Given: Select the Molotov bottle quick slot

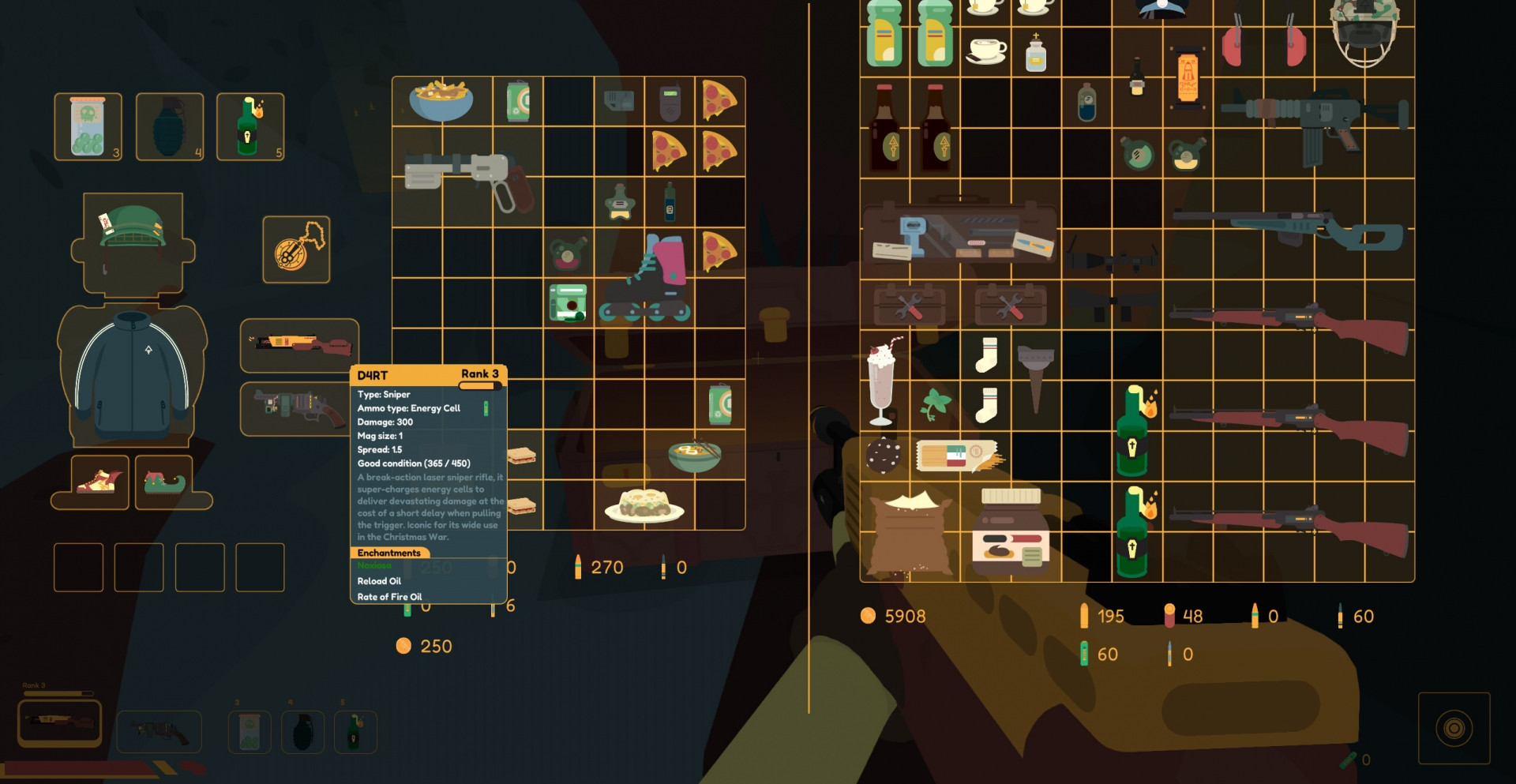Looking at the screenshot, I should click(x=250, y=126).
